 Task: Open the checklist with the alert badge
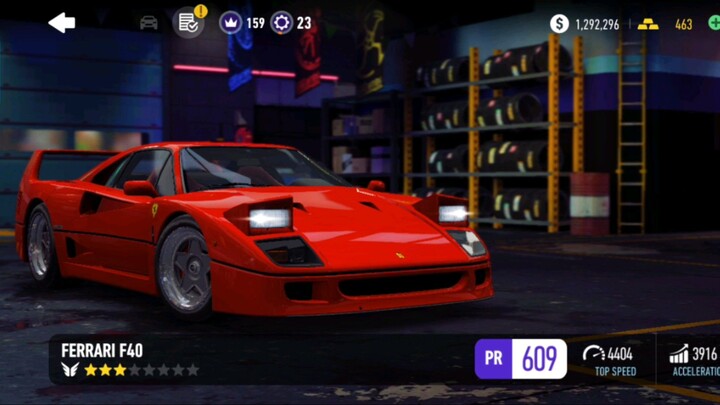click(187, 22)
